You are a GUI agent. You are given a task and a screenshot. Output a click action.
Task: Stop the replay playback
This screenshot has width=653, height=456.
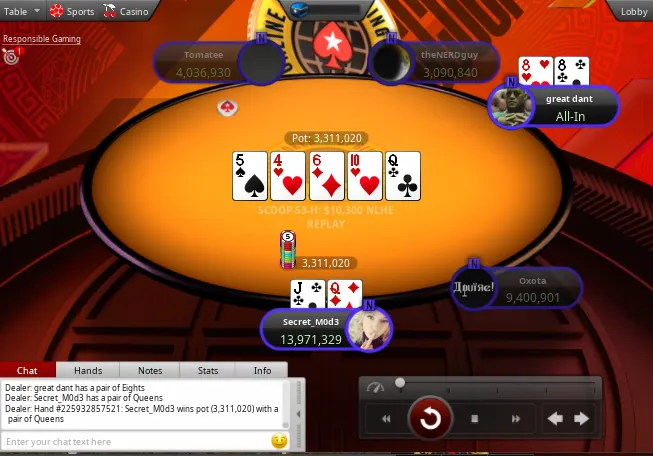[475, 419]
